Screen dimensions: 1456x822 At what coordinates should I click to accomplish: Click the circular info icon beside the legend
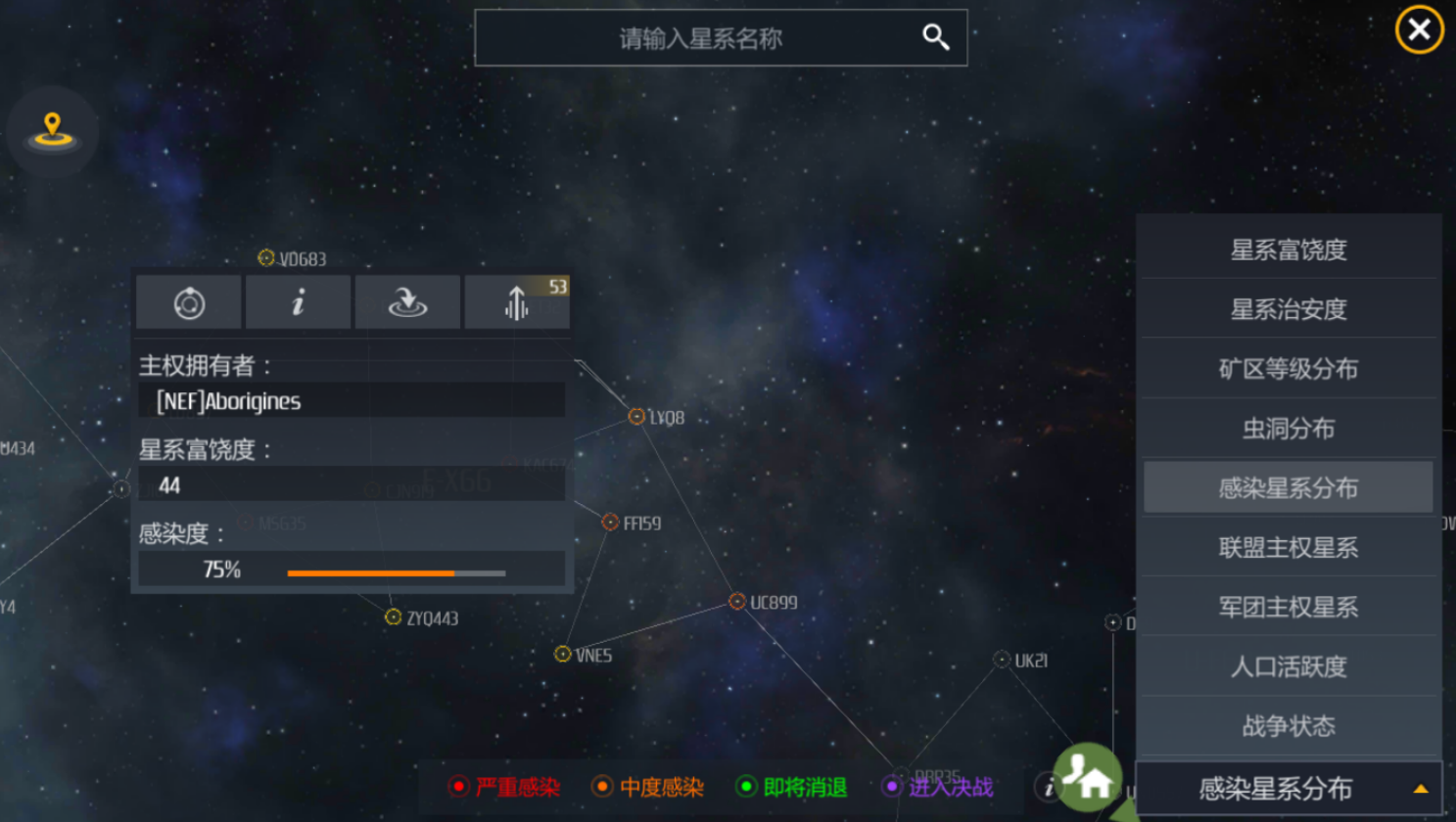pyautogui.click(x=1048, y=787)
